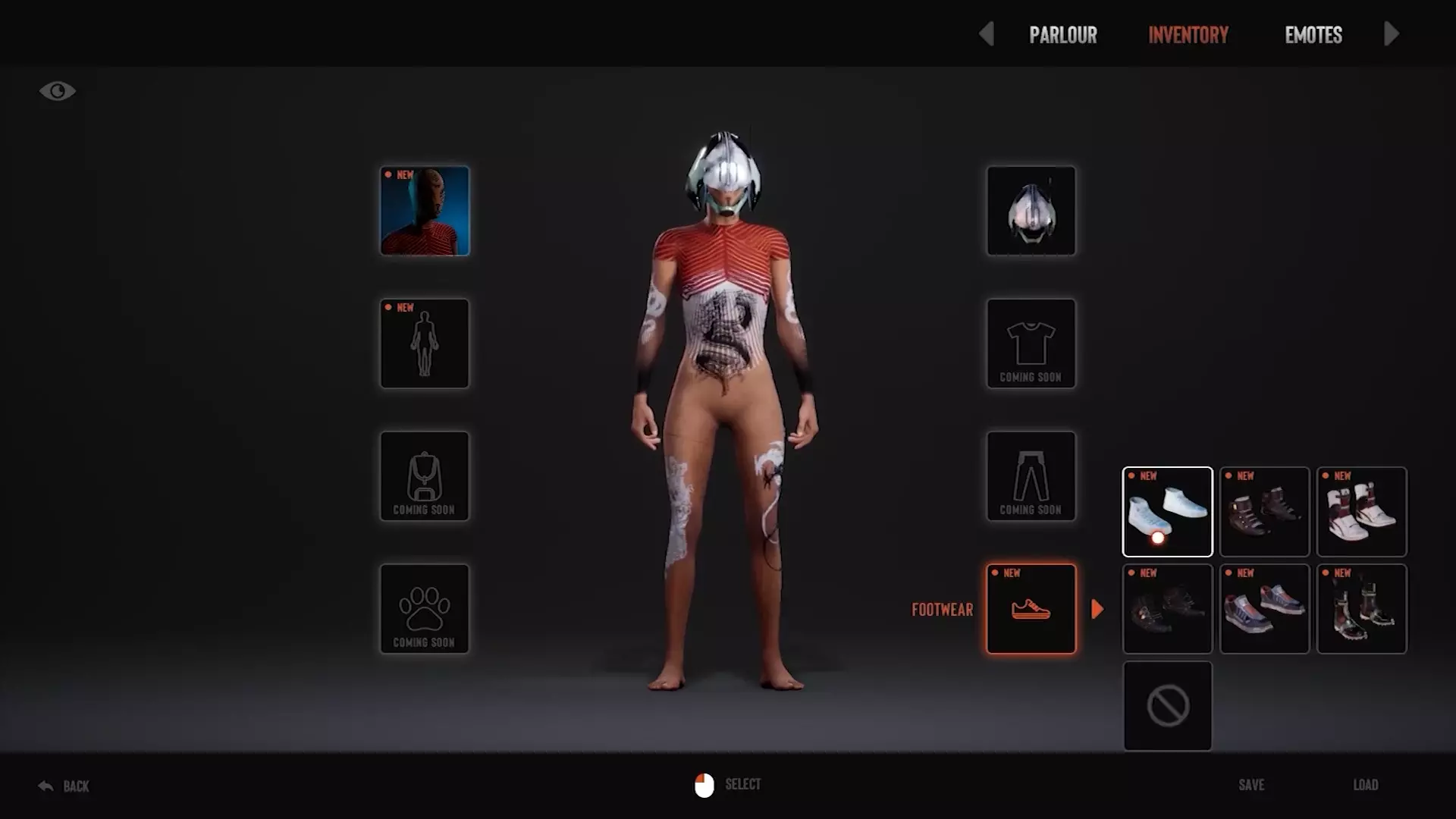Open the helmet headgear slot
Image resolution: width=1456 pixels, height=819 pixels.
point(1031,211)
